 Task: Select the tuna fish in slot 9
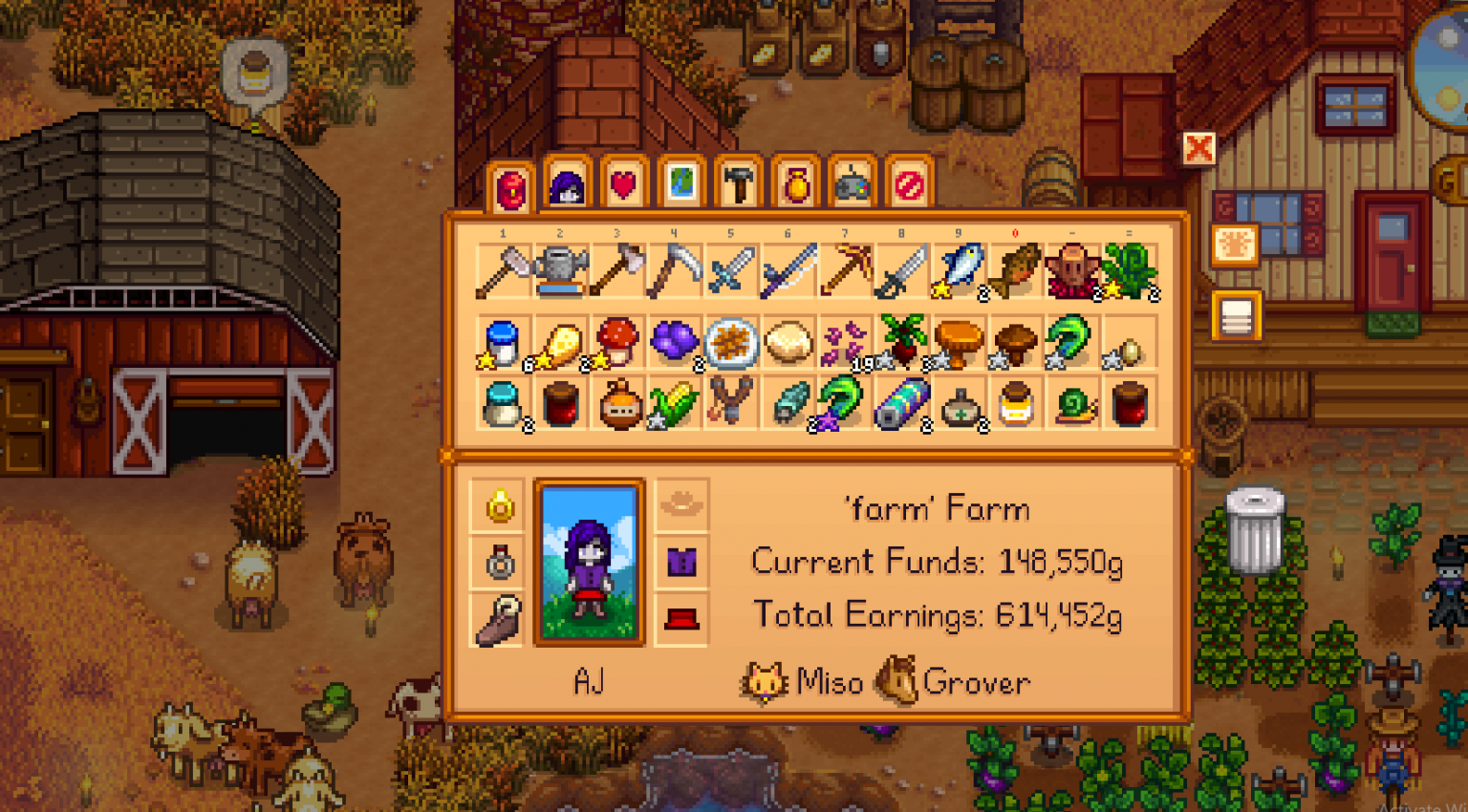pyautogui.click(x=957, y=270)
